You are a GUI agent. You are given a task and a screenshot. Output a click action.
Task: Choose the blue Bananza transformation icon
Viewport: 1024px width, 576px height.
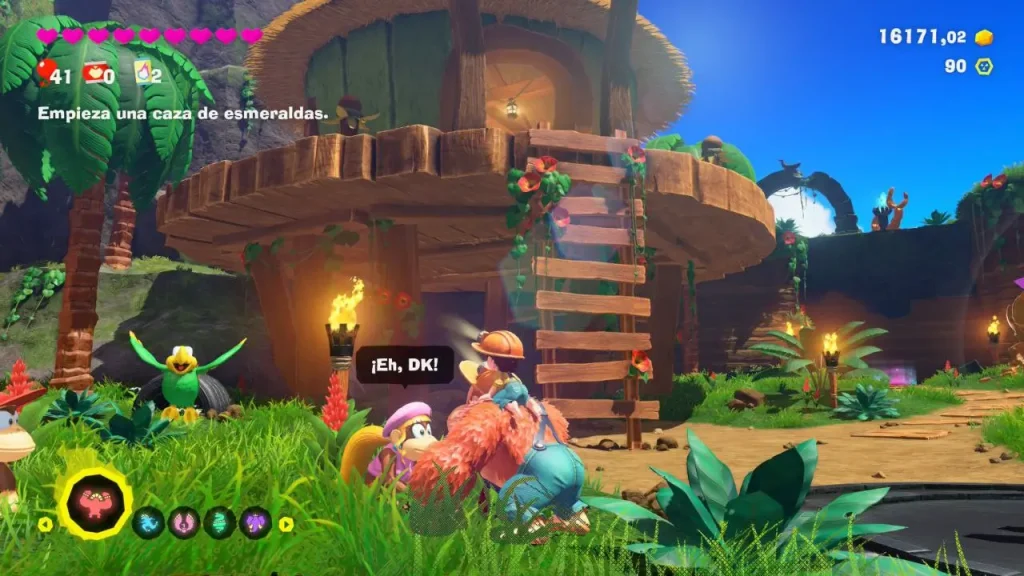coord(149,522)
